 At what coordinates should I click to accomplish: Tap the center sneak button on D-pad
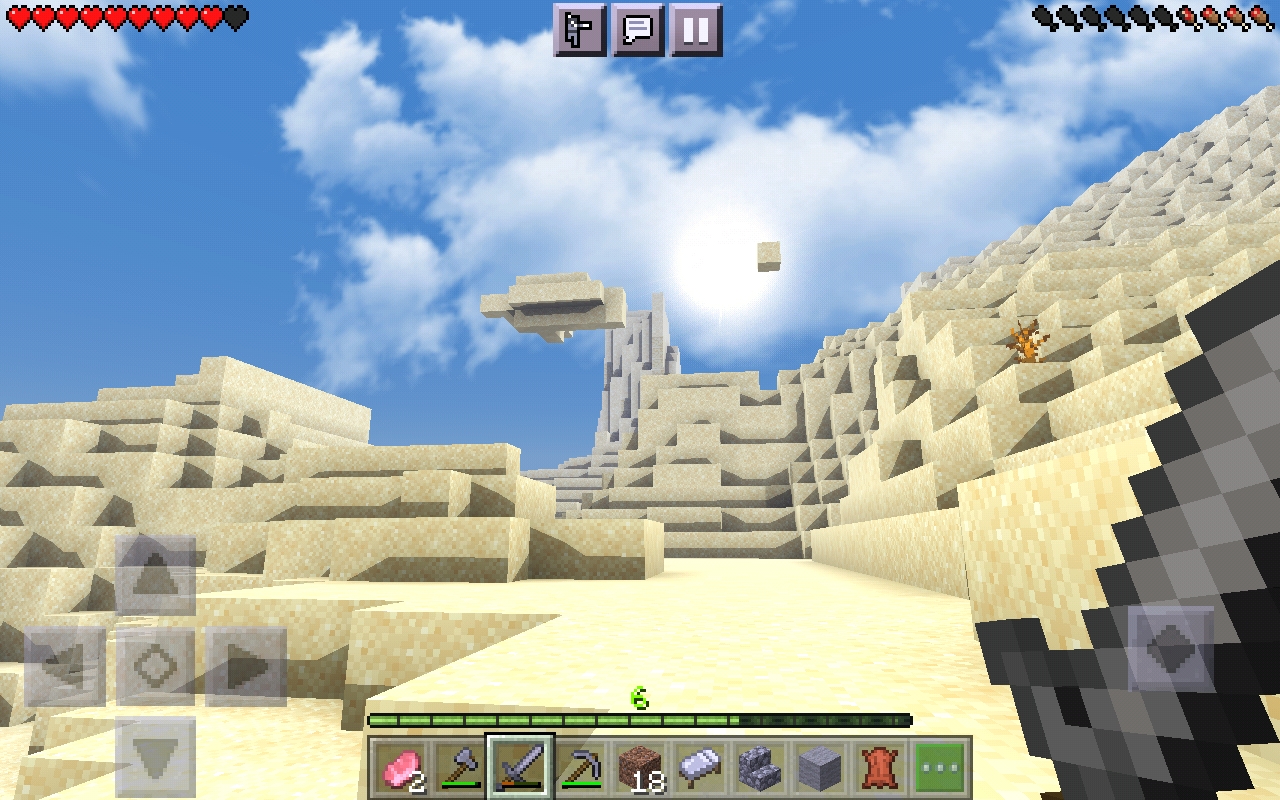[155, 666]
